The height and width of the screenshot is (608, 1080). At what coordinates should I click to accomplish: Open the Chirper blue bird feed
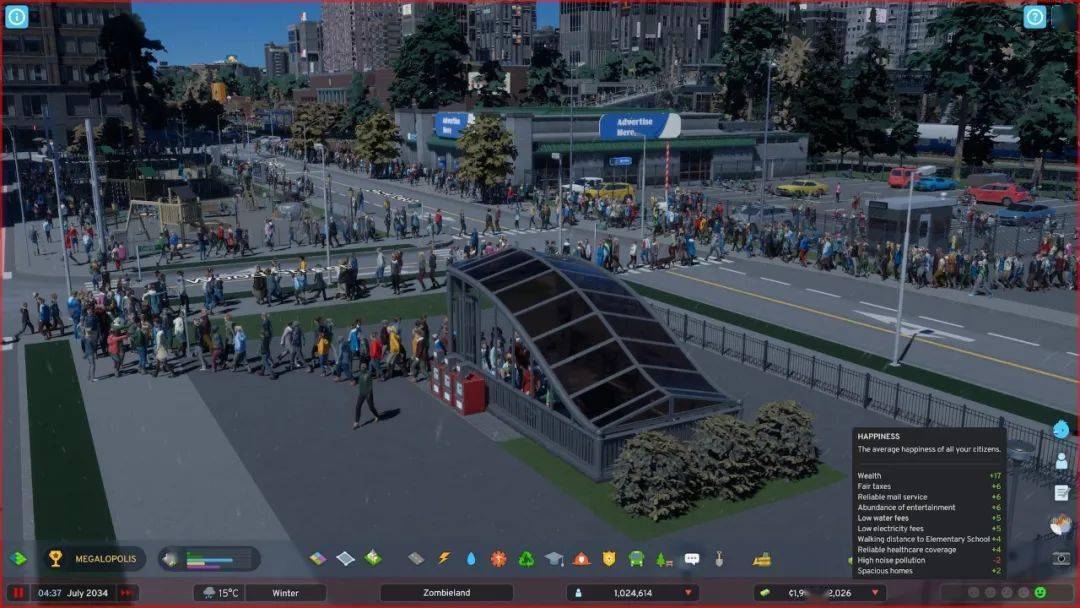pyautogui.click(x=1061, y=430)
